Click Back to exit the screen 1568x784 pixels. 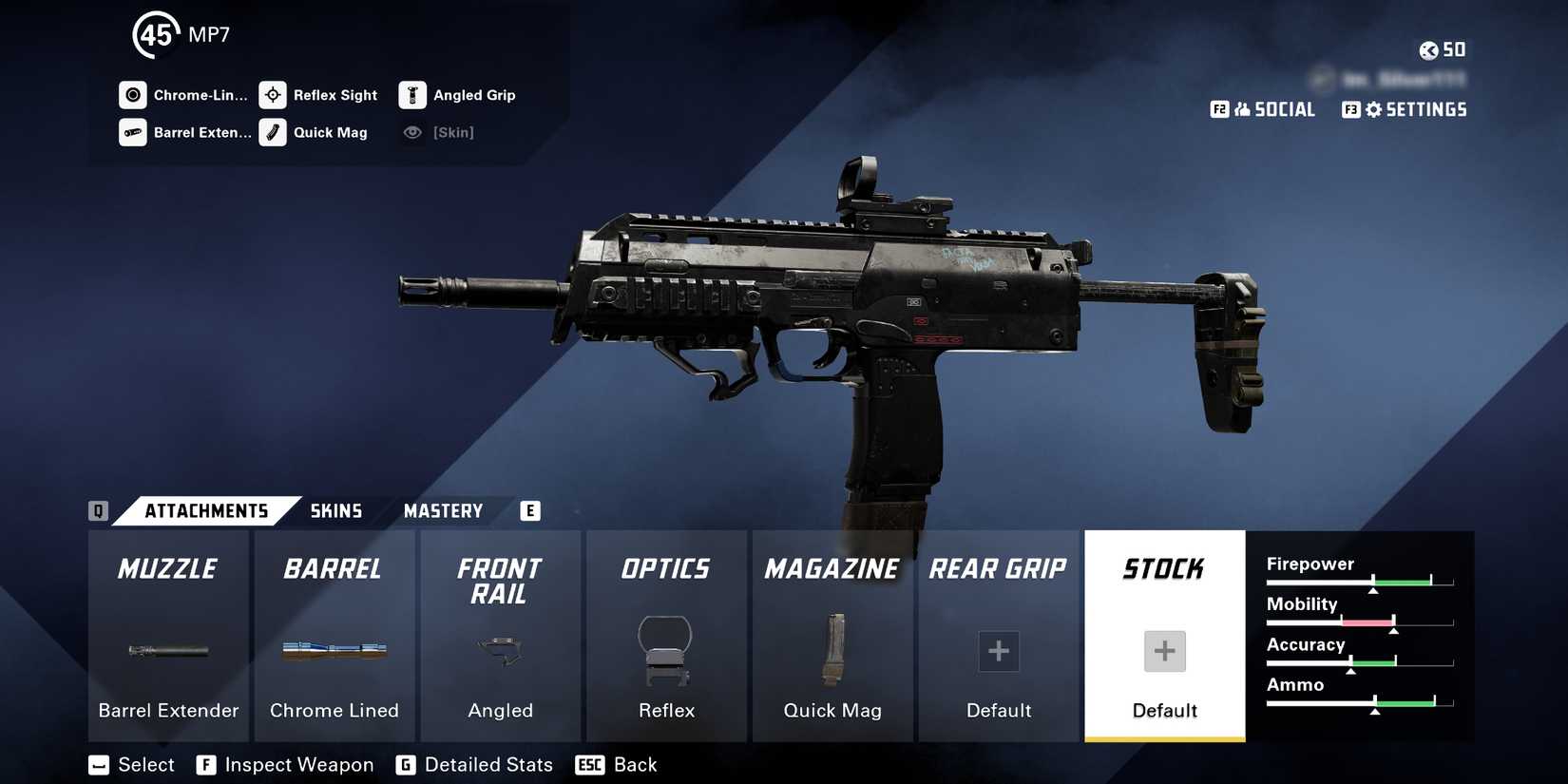635,764
